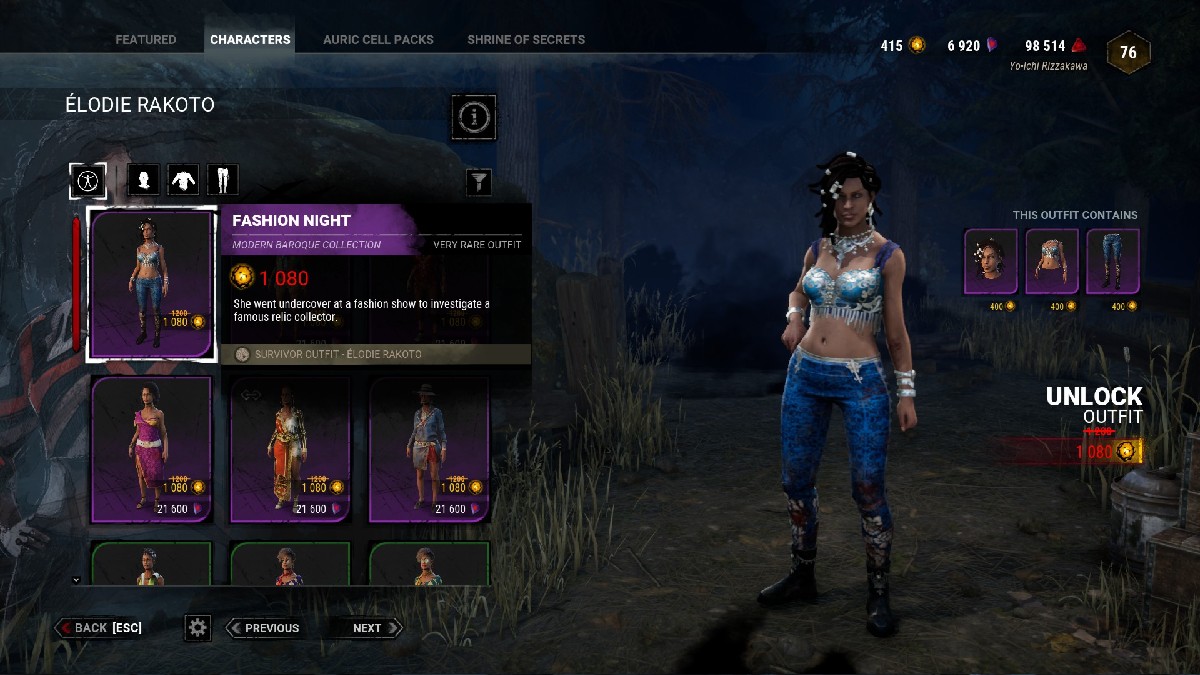Viewport: 1200px width, 675px height.
Task: Open the character info button
Action: tap(475, 117)
